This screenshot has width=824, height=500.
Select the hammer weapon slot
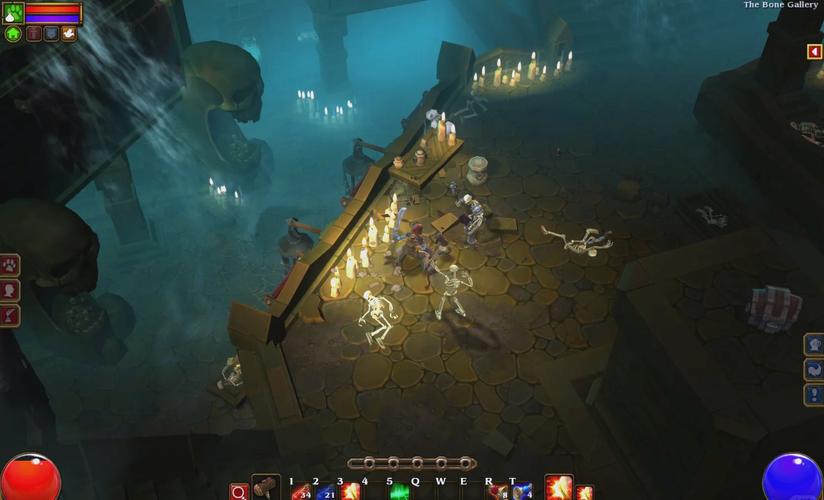click(266, 488)
